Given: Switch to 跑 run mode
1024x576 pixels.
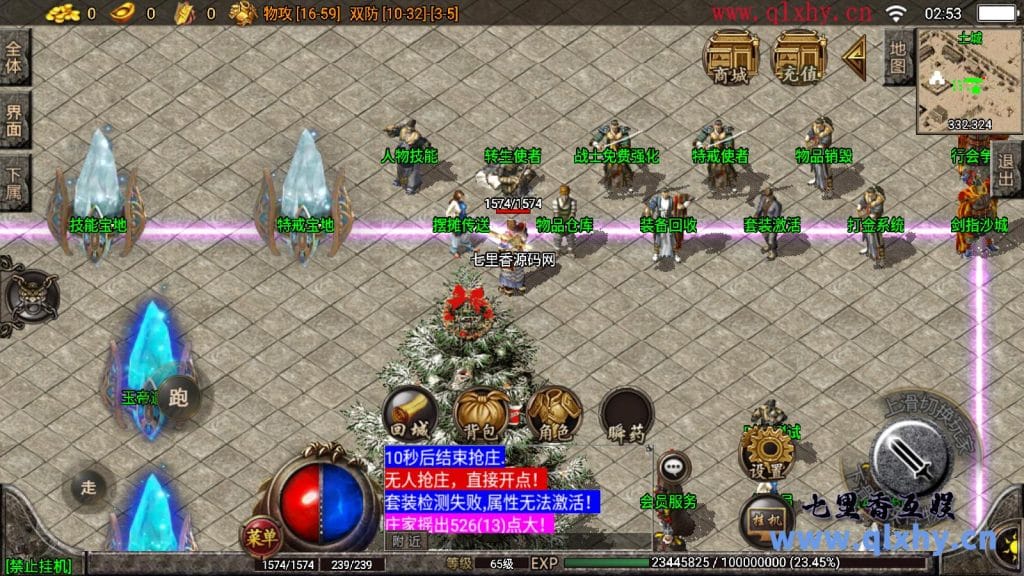Looking at the screenshot, I should click(x=179, y=397).
